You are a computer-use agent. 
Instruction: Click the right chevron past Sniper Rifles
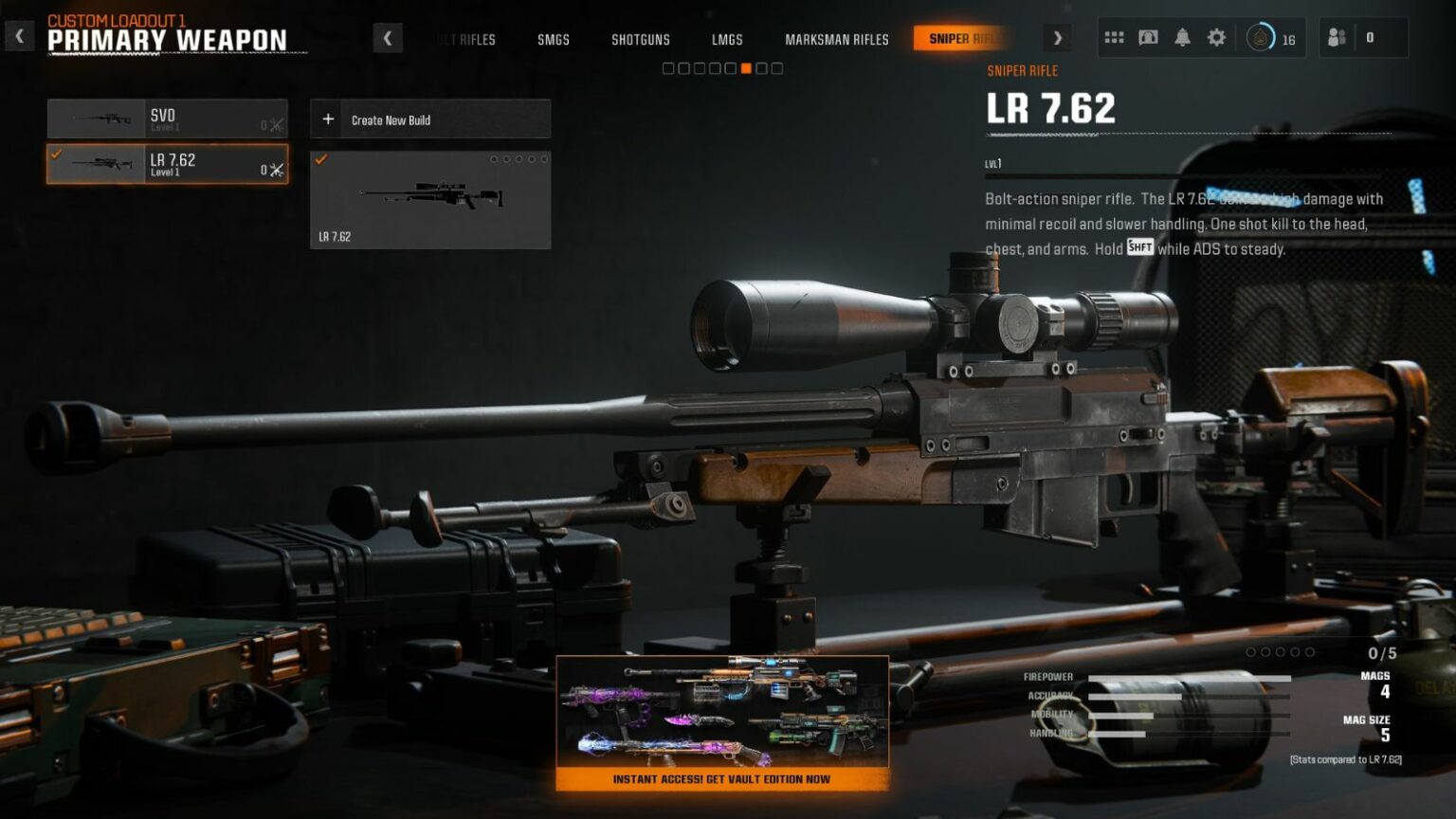coord(1058,38)
